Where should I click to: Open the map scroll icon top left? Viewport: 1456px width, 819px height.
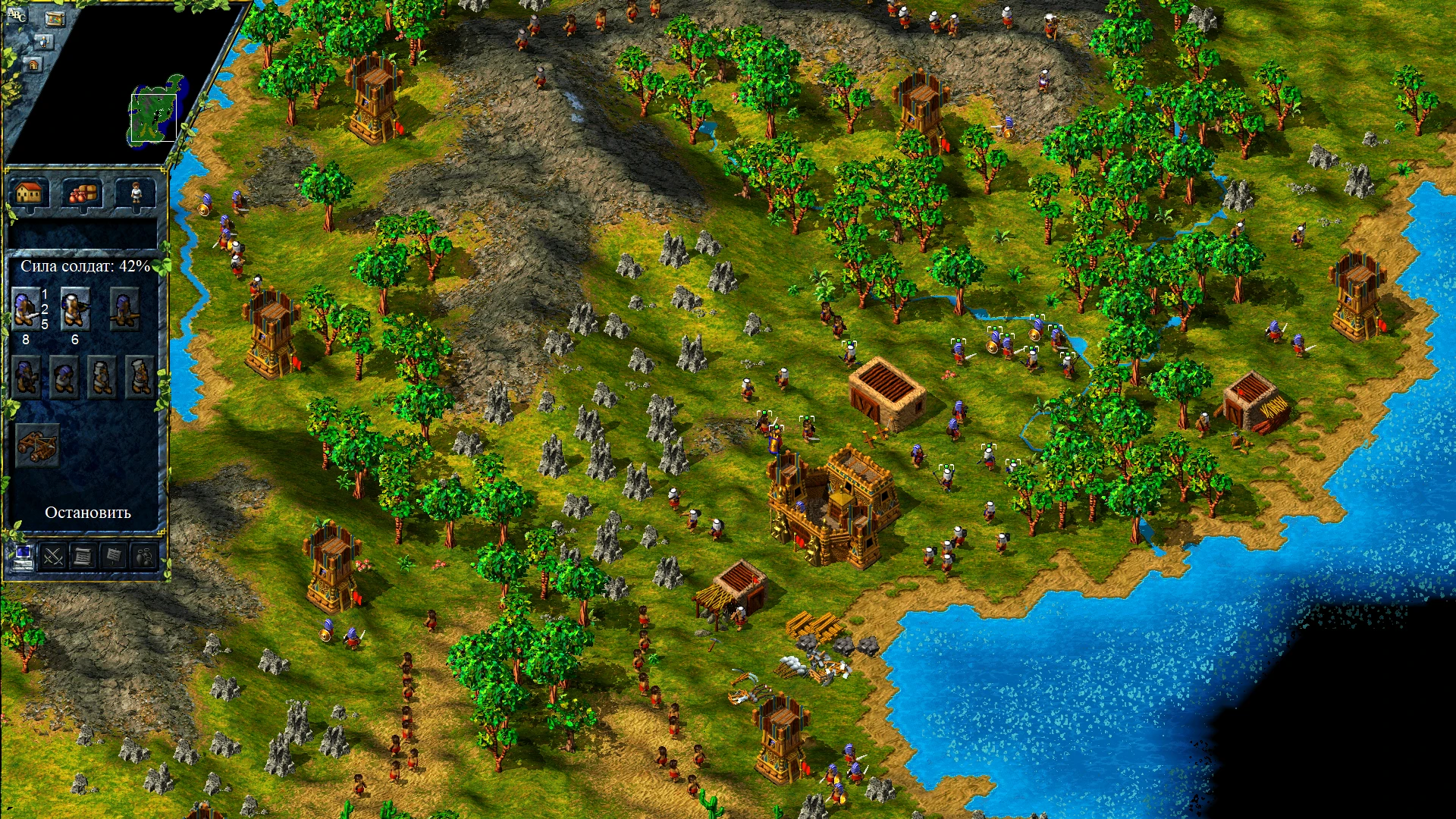point(55,19)
